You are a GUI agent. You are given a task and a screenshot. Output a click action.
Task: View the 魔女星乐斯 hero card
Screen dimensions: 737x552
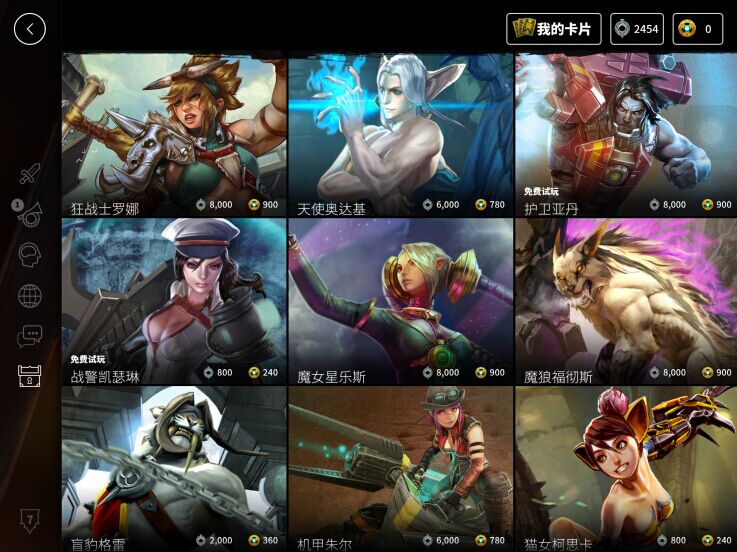coord(400,302)
